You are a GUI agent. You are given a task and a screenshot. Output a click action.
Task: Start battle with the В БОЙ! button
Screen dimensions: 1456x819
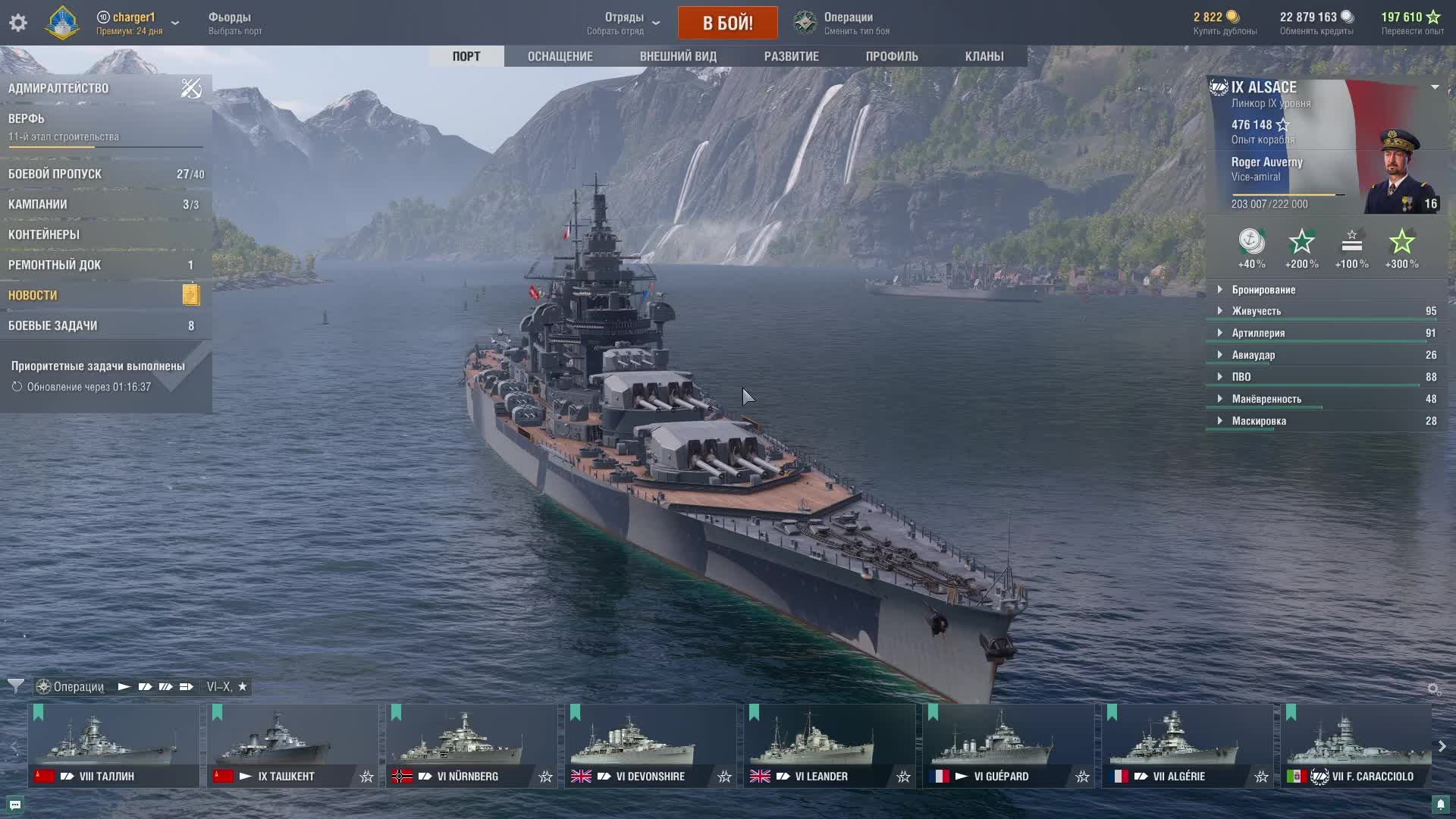[727, 23]
